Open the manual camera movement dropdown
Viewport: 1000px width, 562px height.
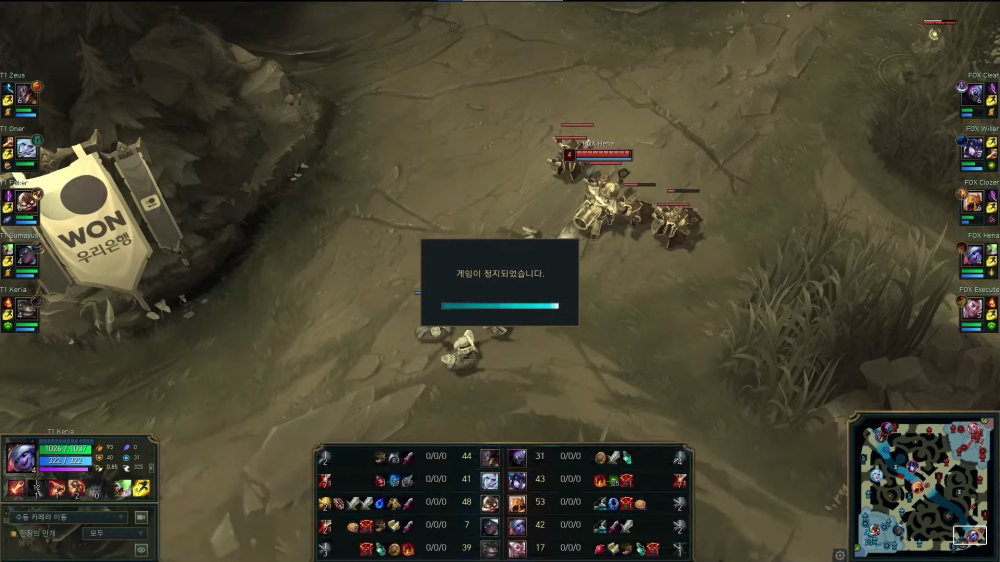pyautogui.click(x=66, y=517)
